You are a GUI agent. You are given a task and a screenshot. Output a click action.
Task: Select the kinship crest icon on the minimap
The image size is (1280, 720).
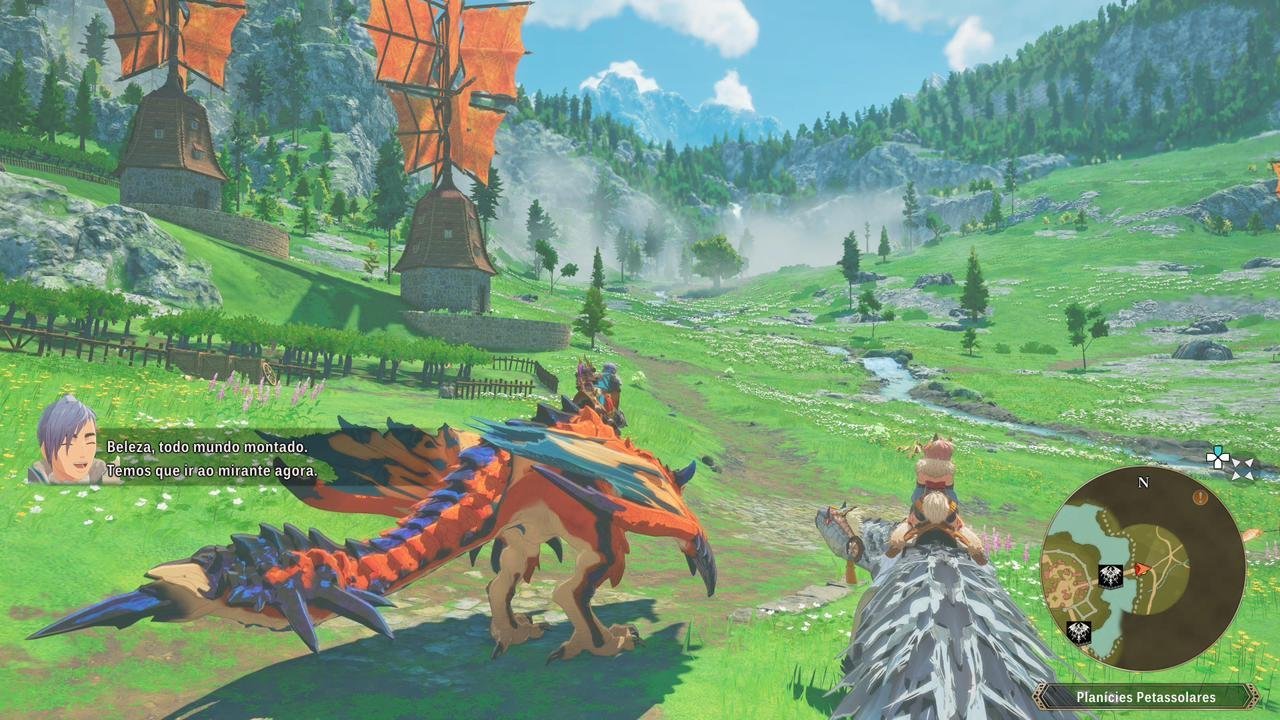coord(1110,574)
